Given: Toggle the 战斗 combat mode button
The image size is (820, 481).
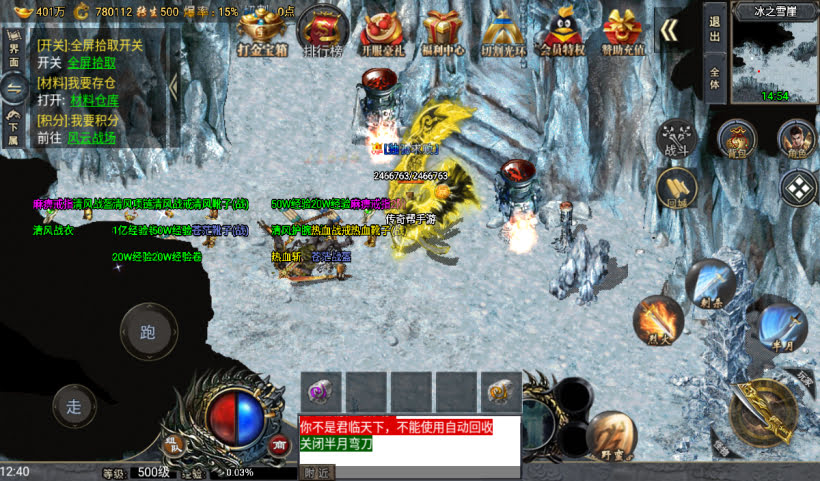Looking at the screenshot, I should (676, 139).
